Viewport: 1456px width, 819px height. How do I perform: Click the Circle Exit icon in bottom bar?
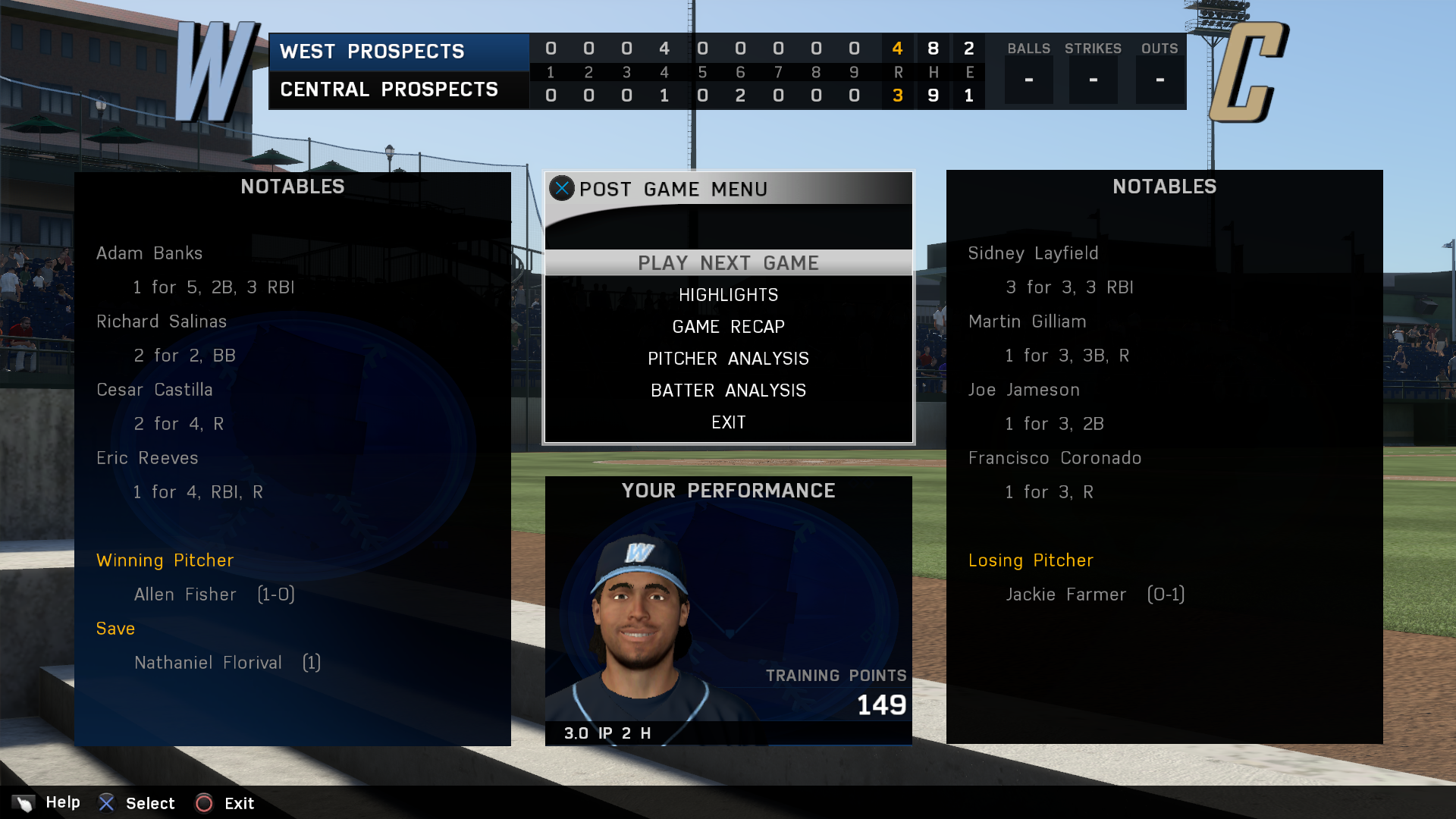pyautogui.click(x=203, y=802)
